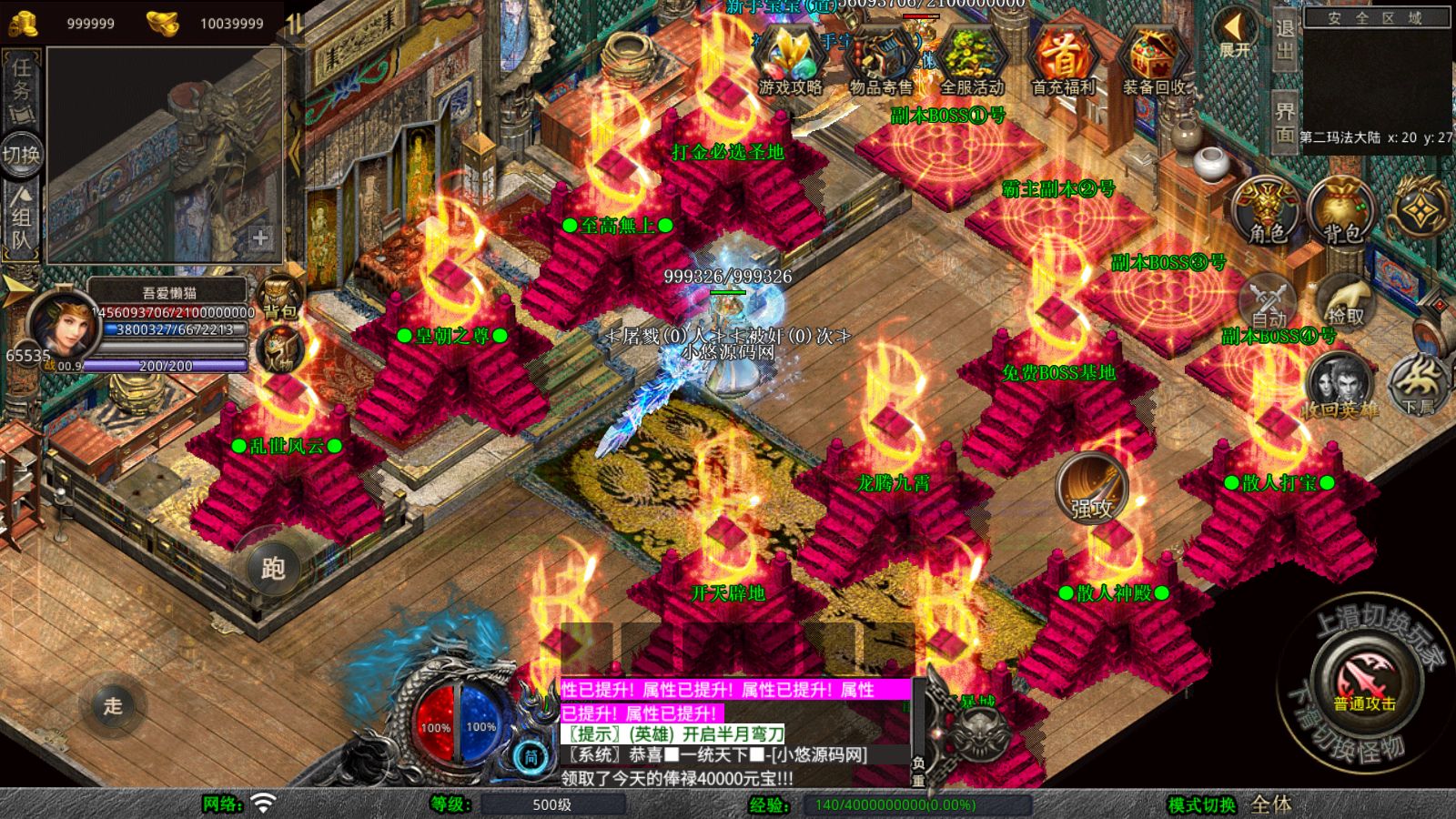Click the 展开 expand arrow
The image size is (1456, 819).
coord(1235,34)
